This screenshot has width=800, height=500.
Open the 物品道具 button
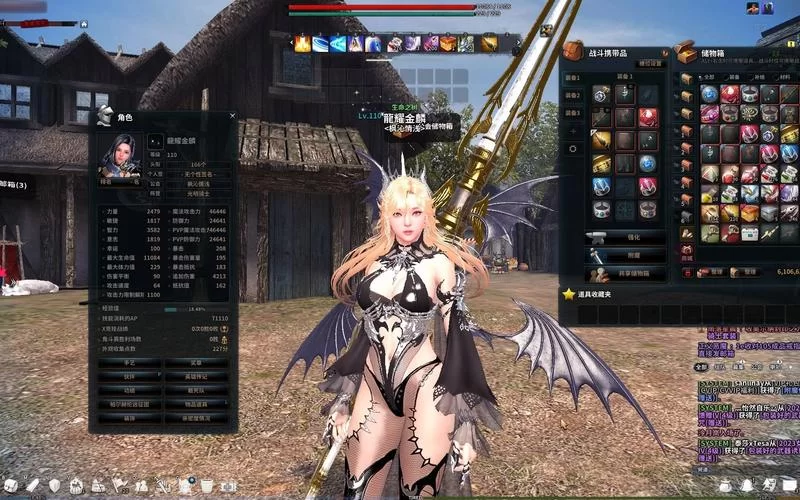click(195, 404)
